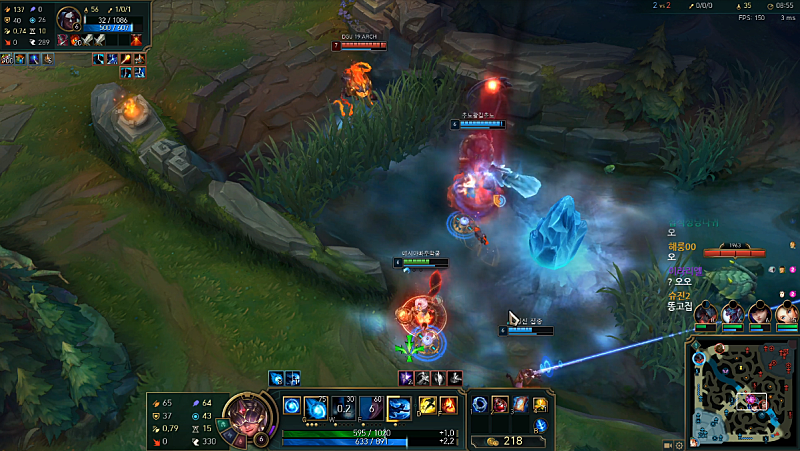This screenshot has width=800, height=451.
Task: Select the ability cooldown showing 6 seconds
Action: [370, 407]
